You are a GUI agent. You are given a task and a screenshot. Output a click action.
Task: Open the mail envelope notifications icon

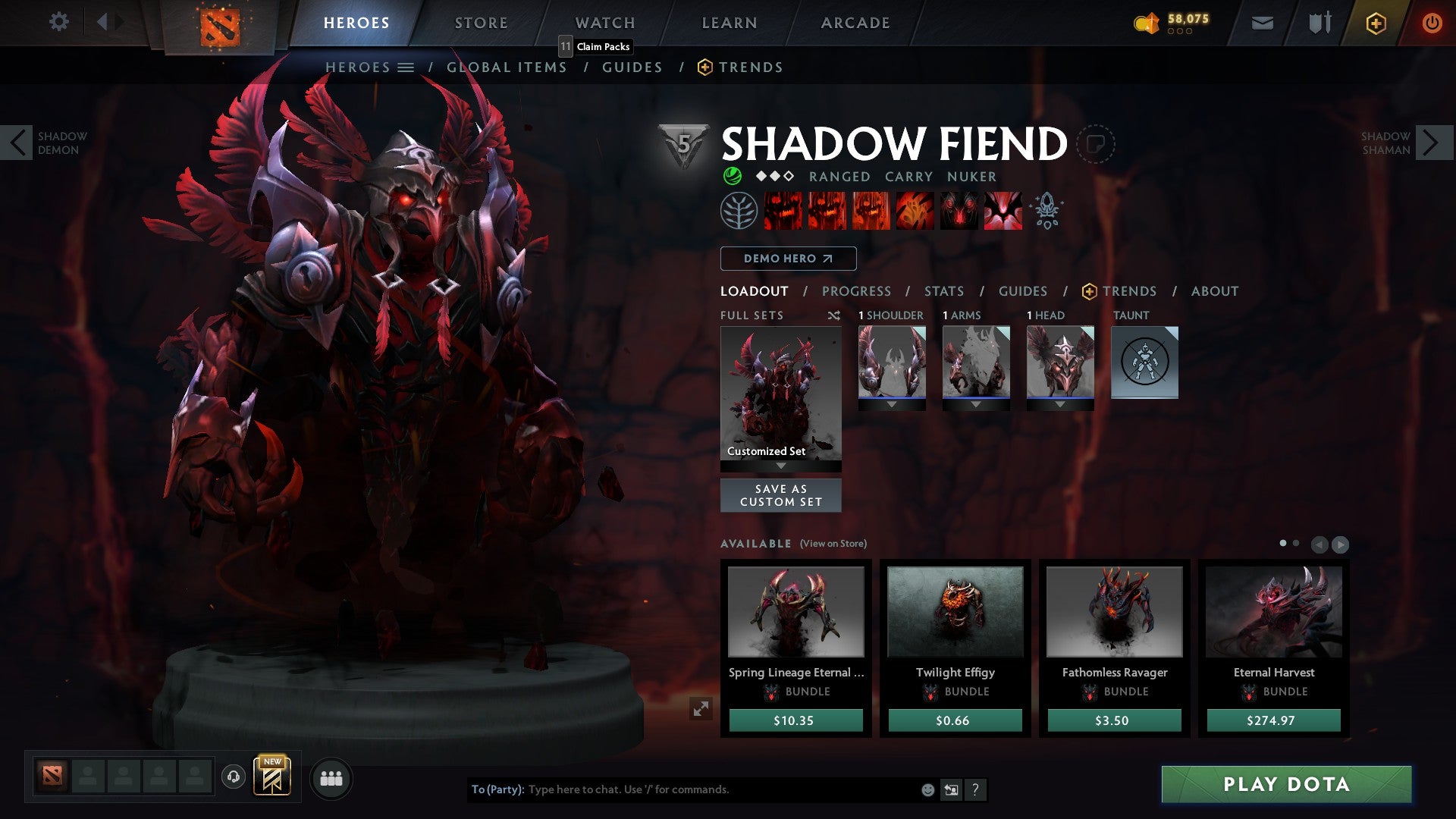click(1262, 23)
